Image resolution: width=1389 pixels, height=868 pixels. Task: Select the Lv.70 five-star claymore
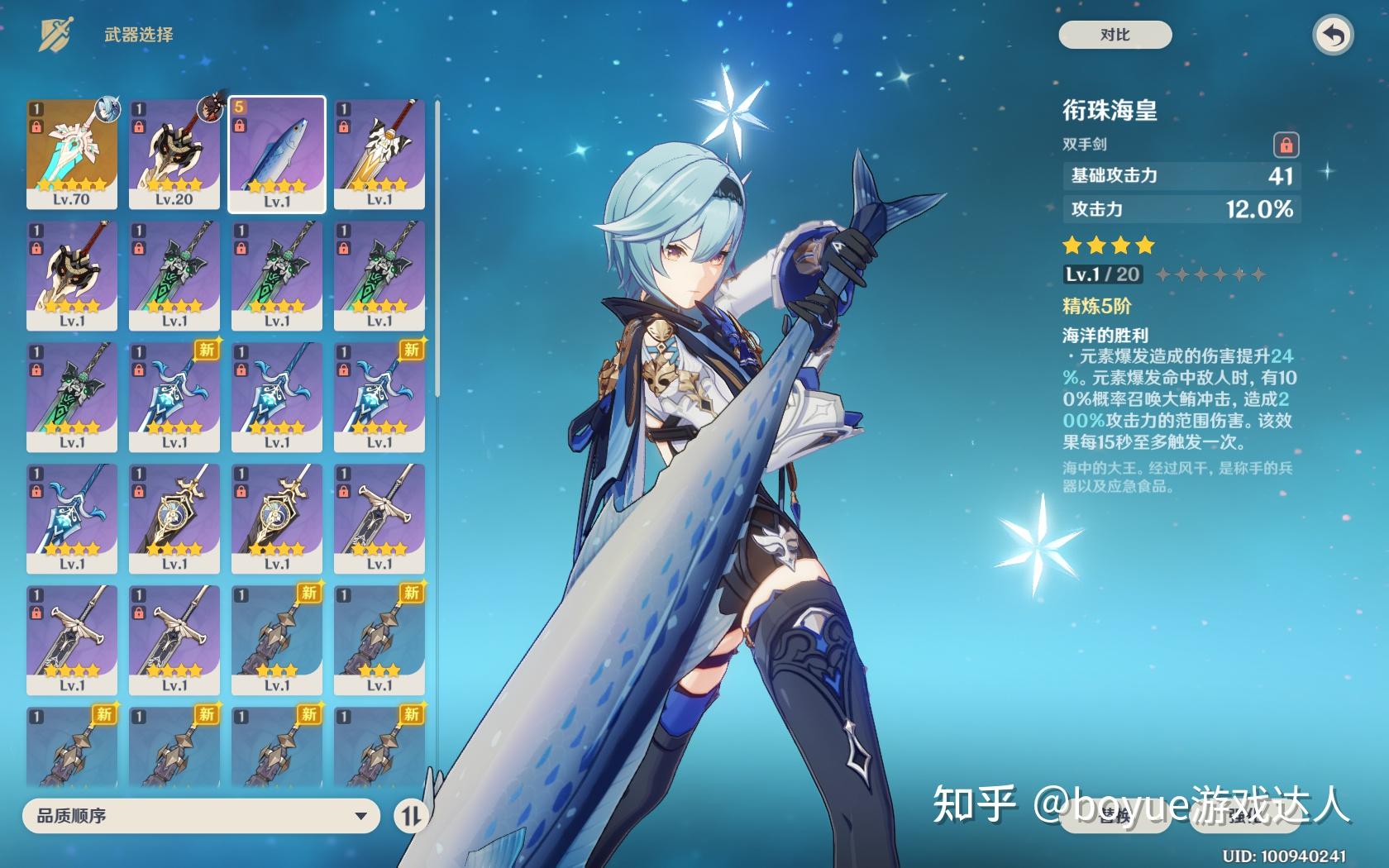coord(72,155)
